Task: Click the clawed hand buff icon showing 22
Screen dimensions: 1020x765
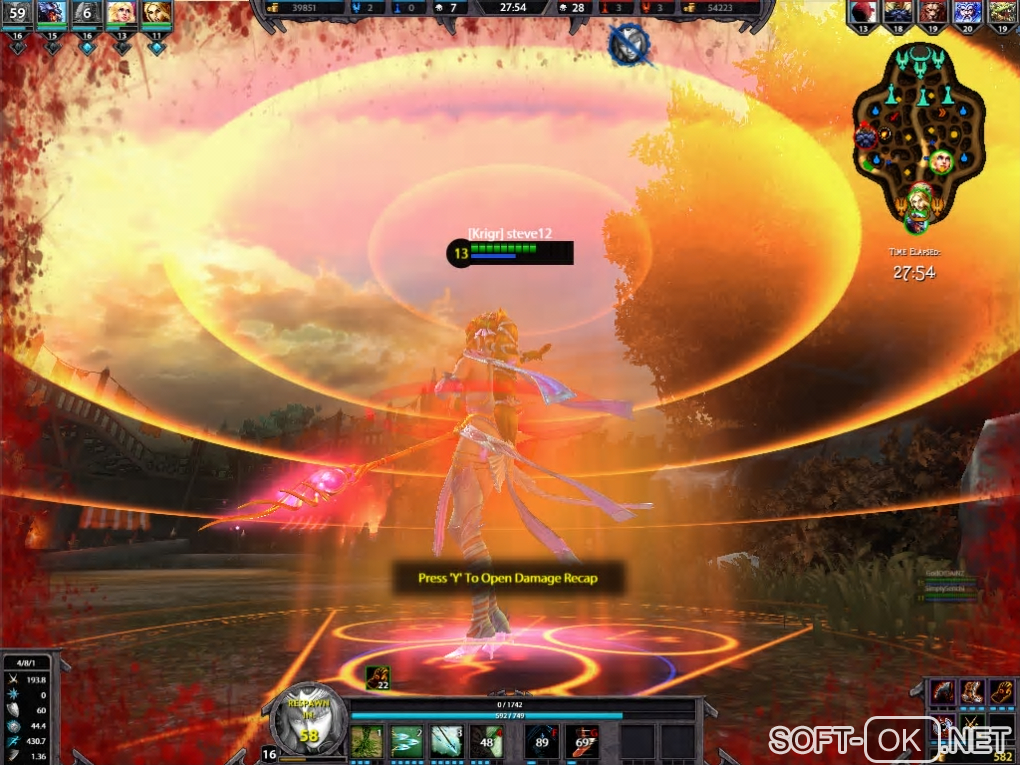Action: point(378,678)
